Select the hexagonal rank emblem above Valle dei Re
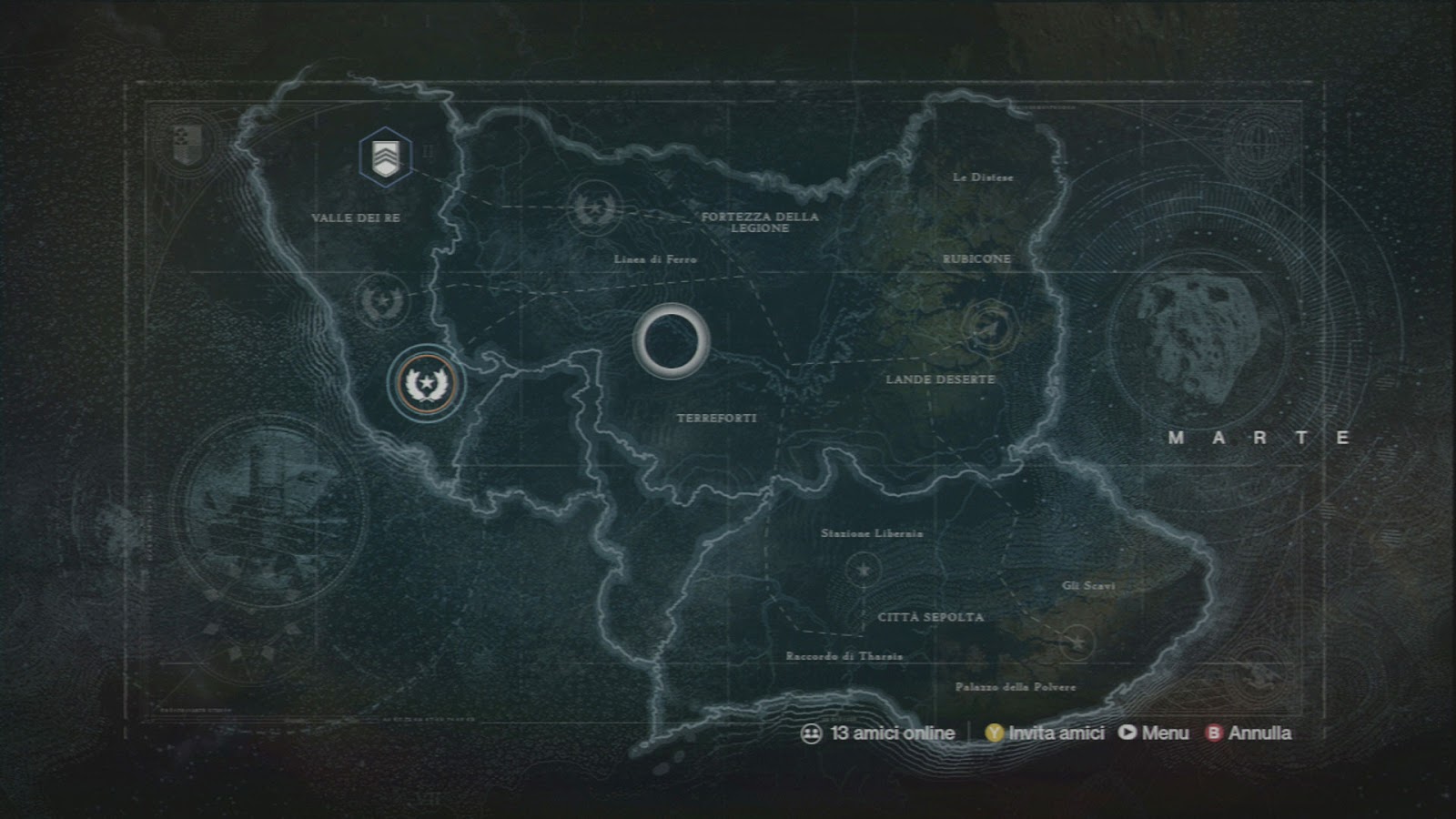 click(386, 157)
